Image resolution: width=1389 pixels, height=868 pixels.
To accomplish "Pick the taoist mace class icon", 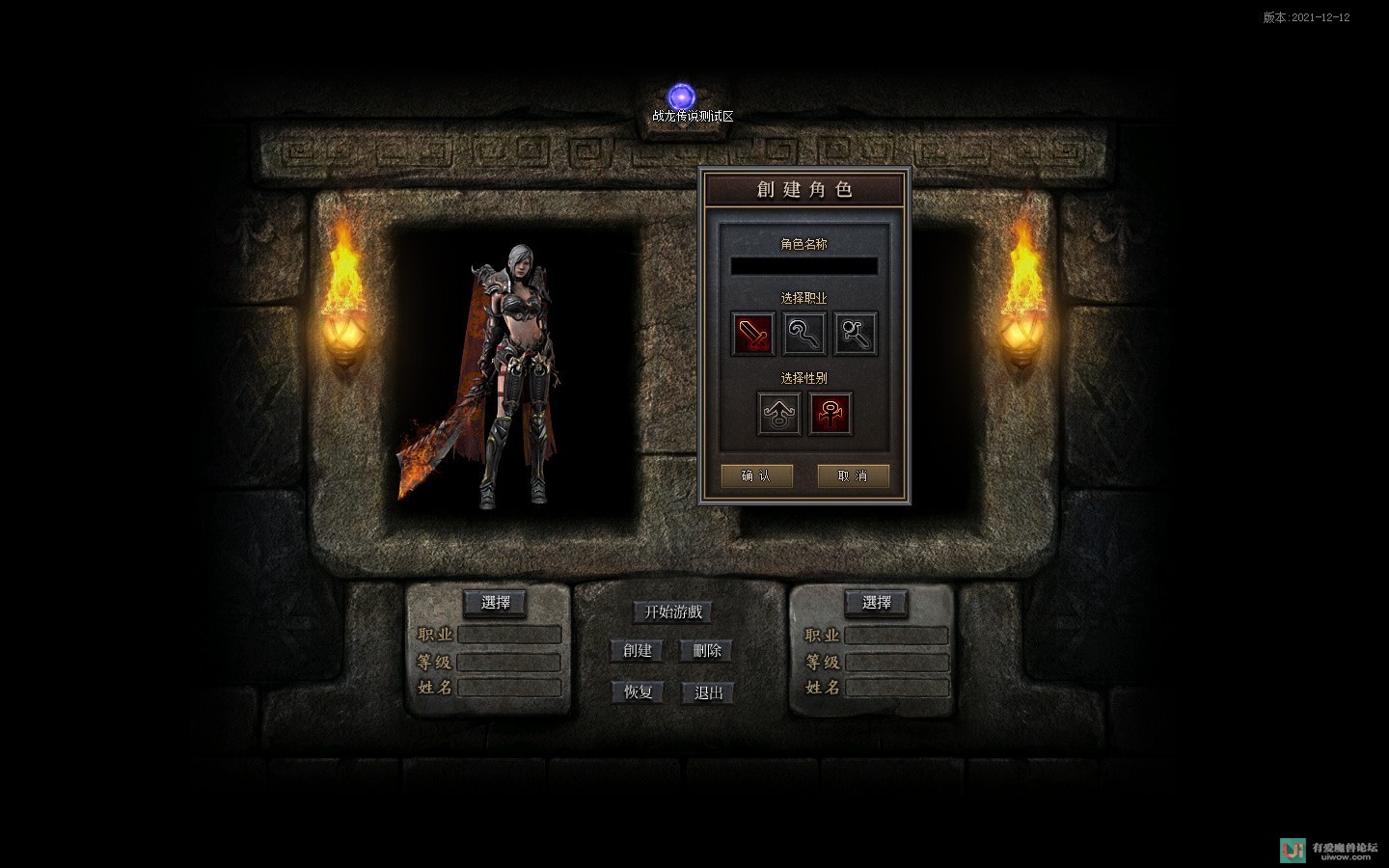I will [856, 334].
